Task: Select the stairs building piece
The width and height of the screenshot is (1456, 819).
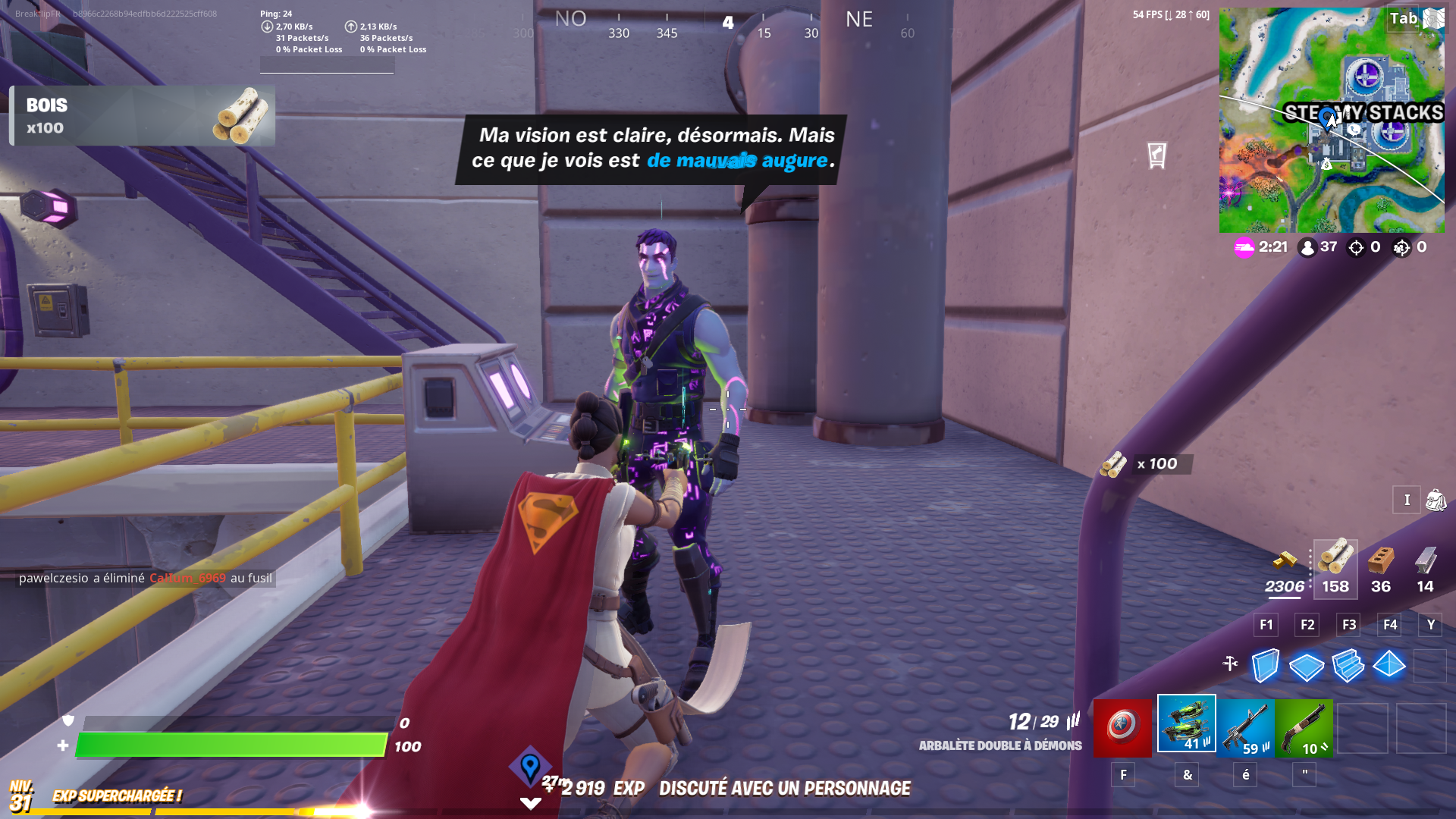Action: pos(1348,666)
